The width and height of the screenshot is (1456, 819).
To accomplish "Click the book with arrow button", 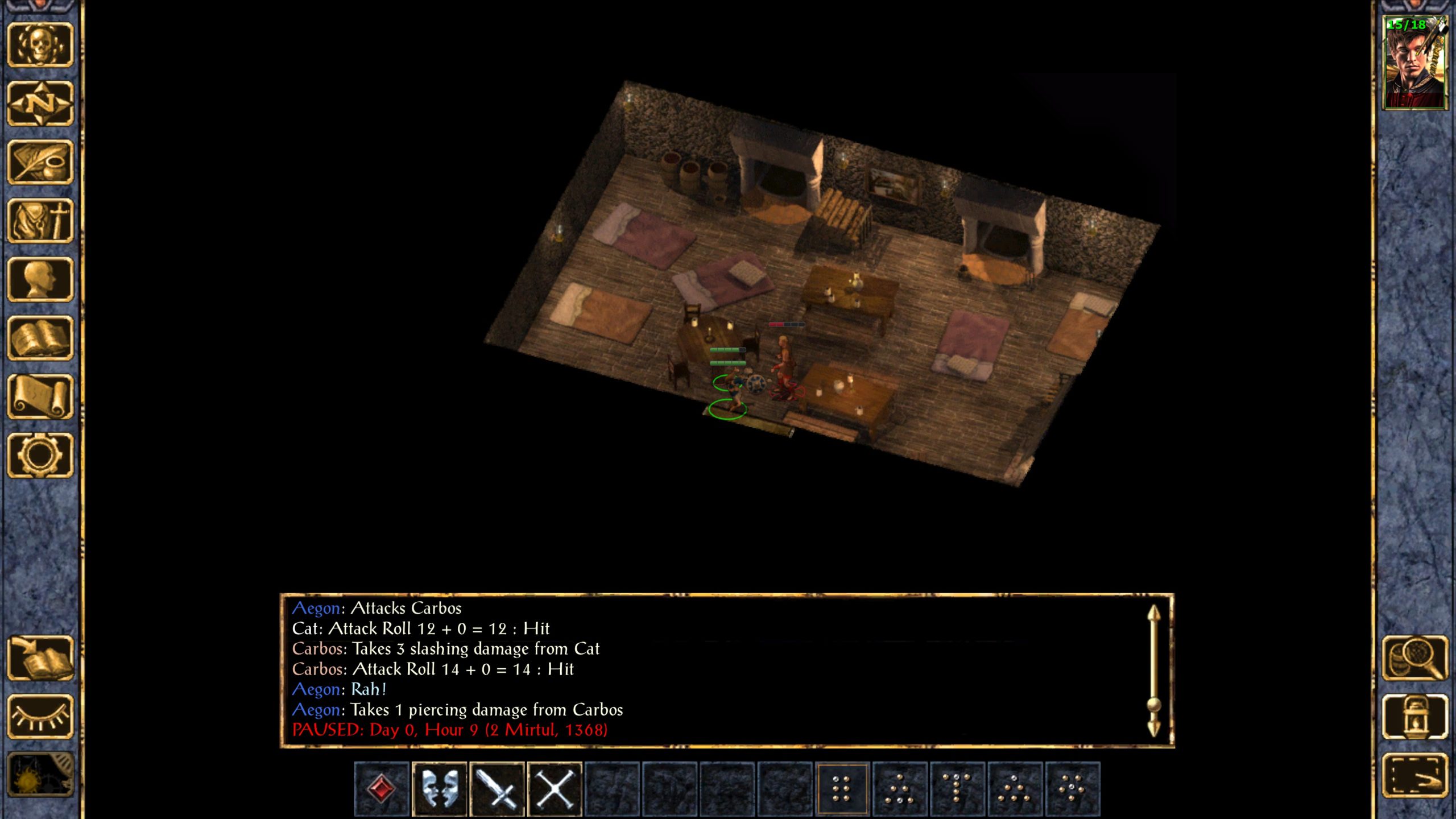I will (40, 658).
